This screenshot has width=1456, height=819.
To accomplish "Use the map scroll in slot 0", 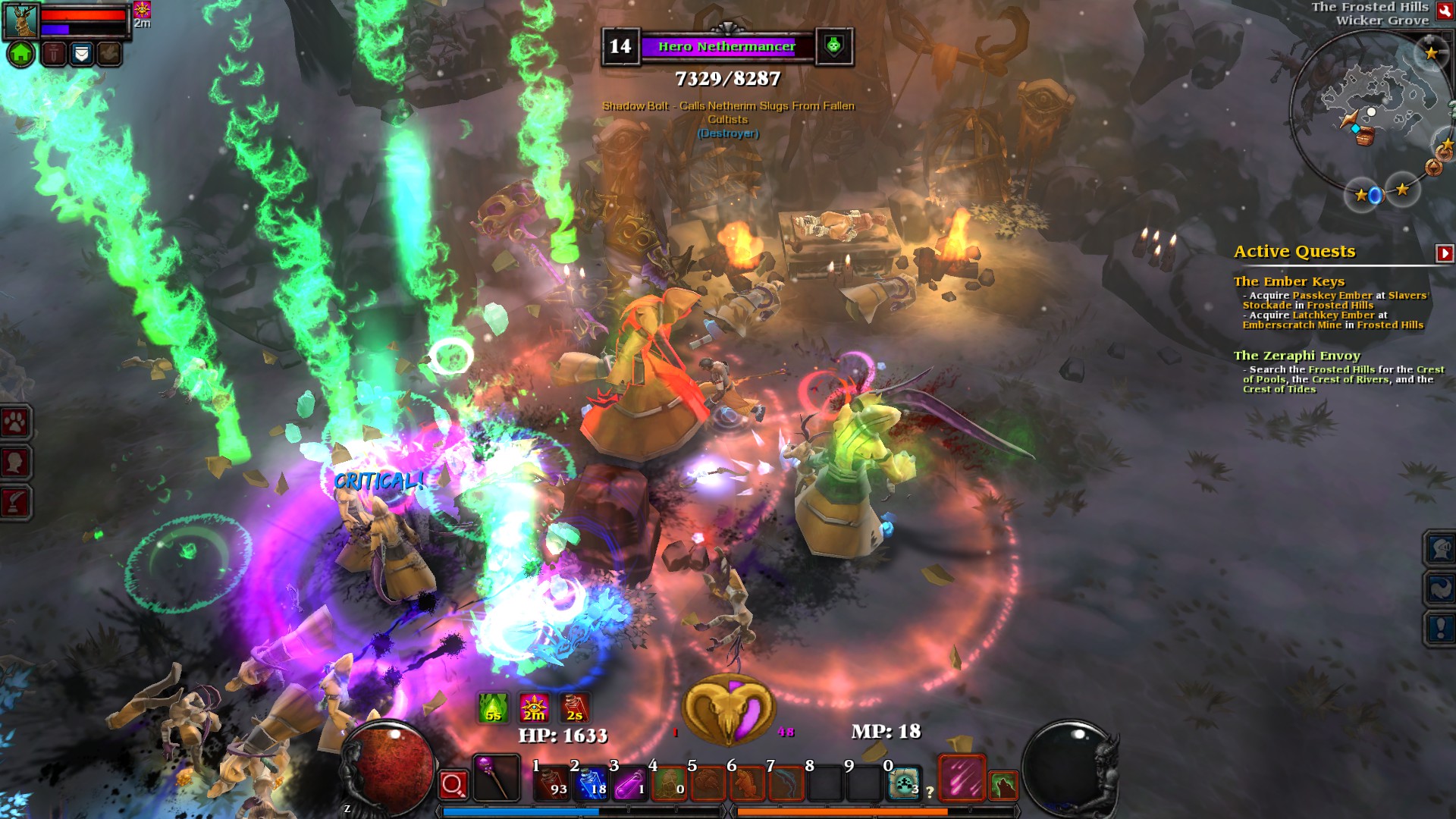I will pyautogui.click(x=904, y=783).
